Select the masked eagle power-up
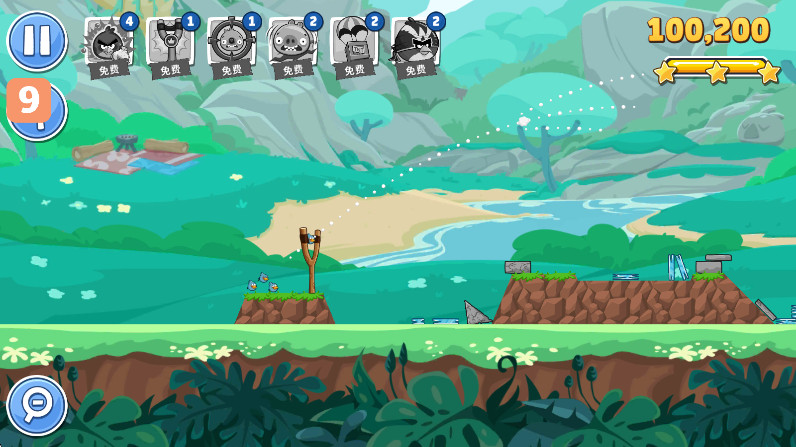Screen dimensions: 796x447 tap(416, 44)
